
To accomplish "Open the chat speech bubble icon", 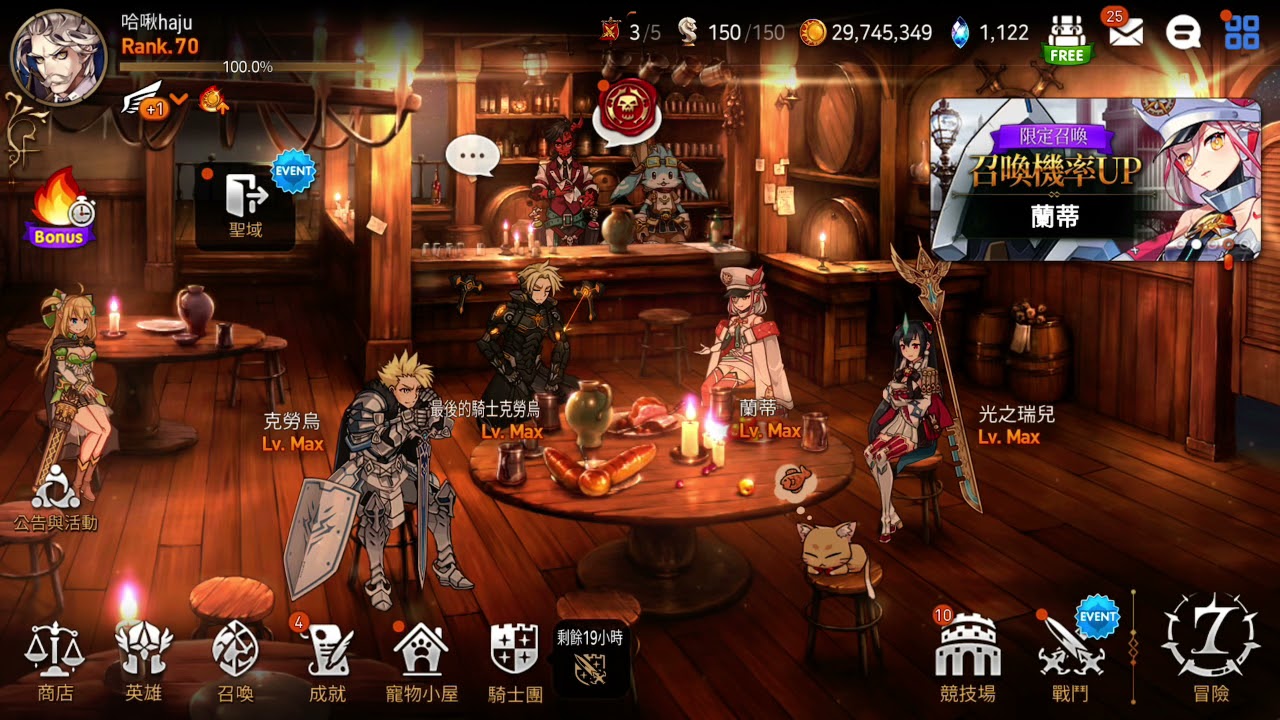I will 1183,33.
